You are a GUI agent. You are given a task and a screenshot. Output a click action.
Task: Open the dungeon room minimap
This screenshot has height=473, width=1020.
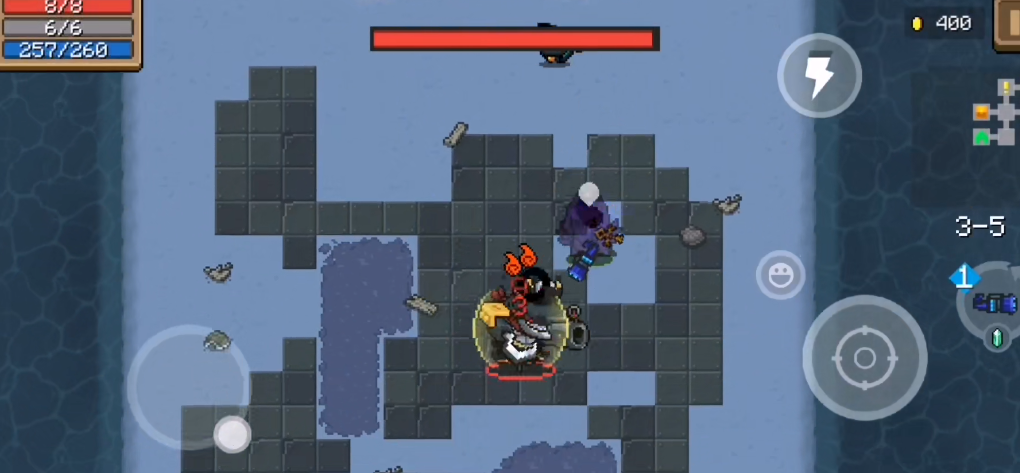click(993, 114)
